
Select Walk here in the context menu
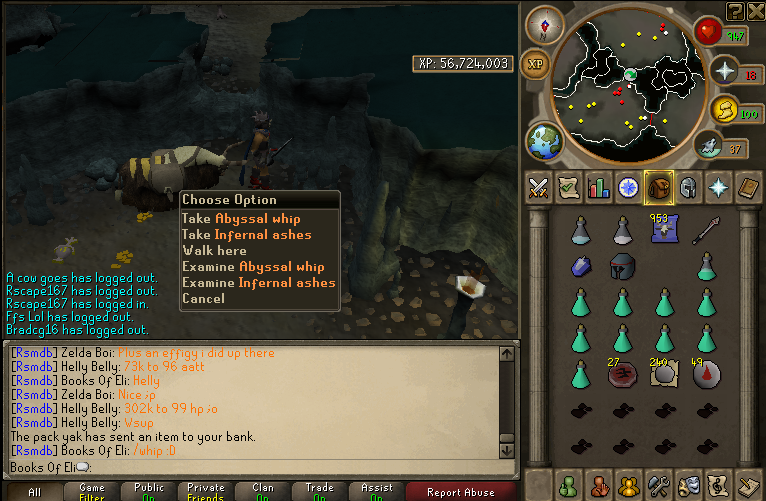coord(214,250)
